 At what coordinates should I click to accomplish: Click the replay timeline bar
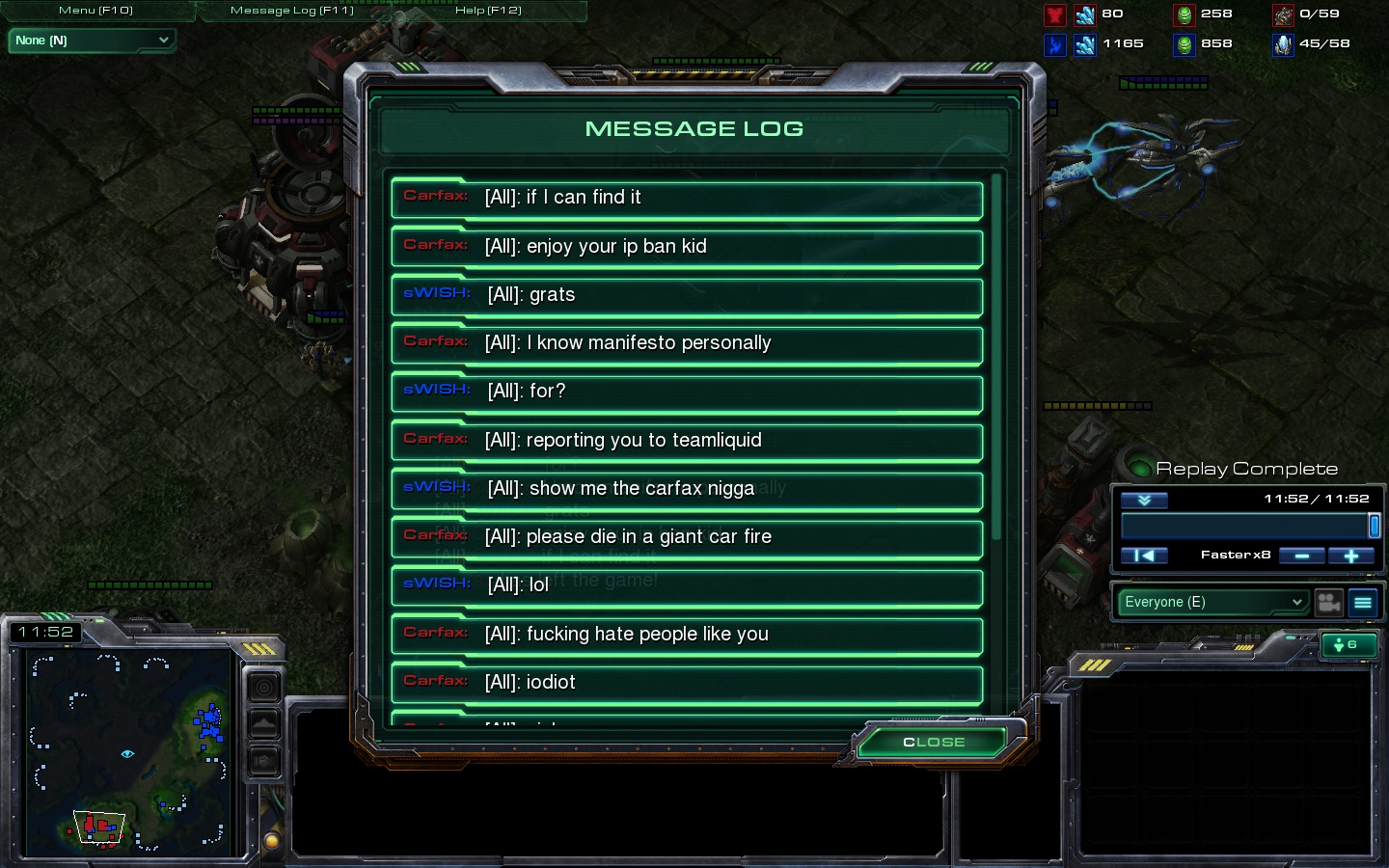click(1244, 526)
